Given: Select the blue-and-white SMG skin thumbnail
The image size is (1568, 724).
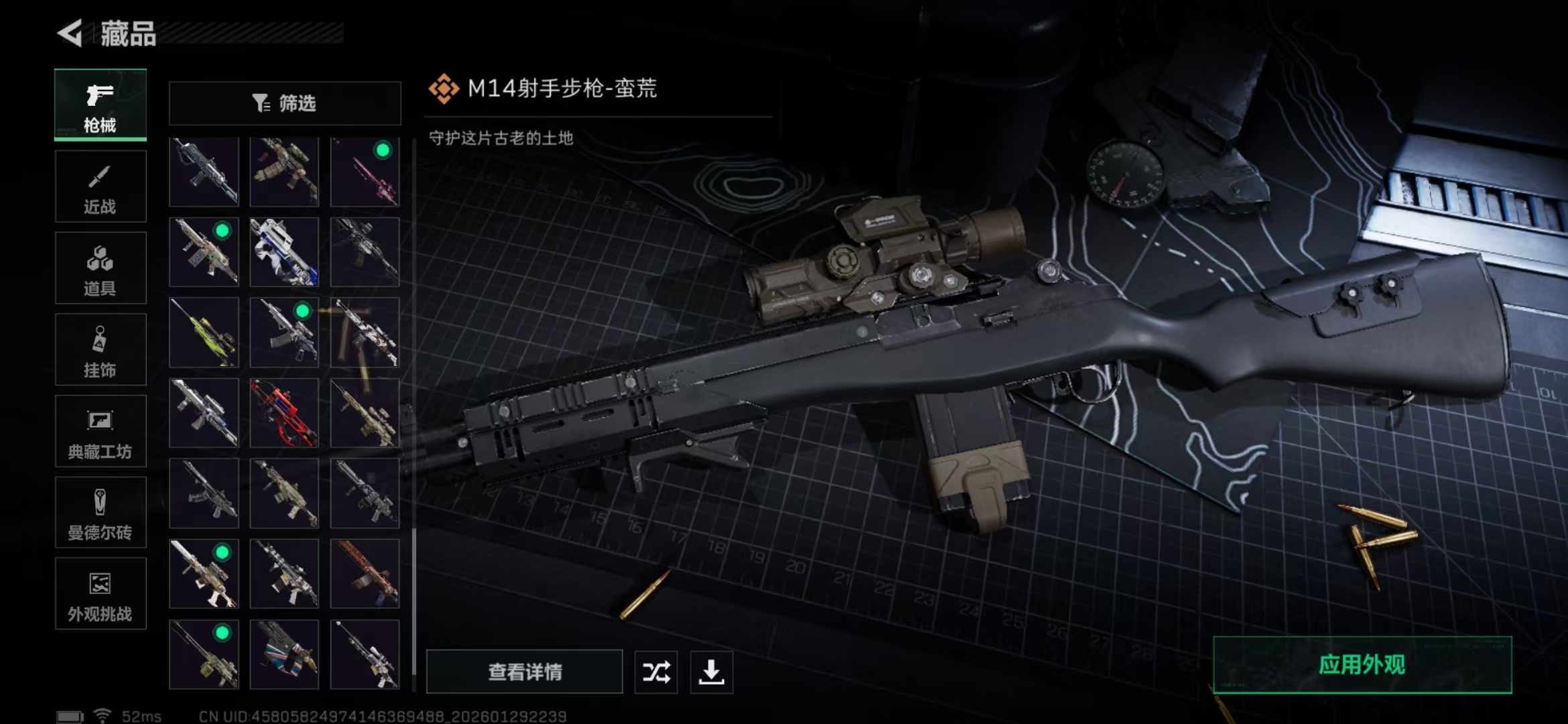Looking at the screenshot, I should point(284,253).
